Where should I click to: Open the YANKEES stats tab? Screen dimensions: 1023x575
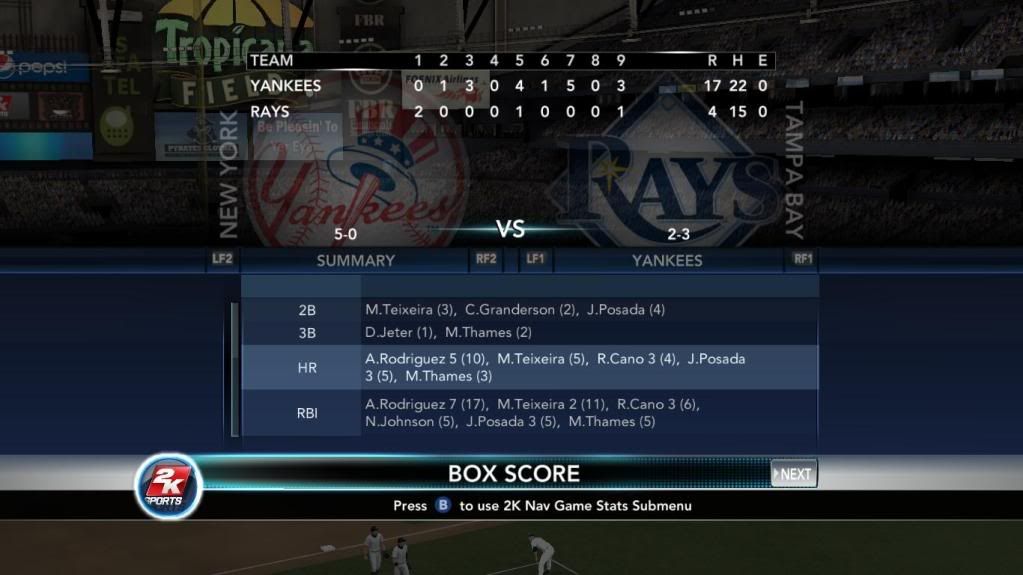[x=667, y=261]
